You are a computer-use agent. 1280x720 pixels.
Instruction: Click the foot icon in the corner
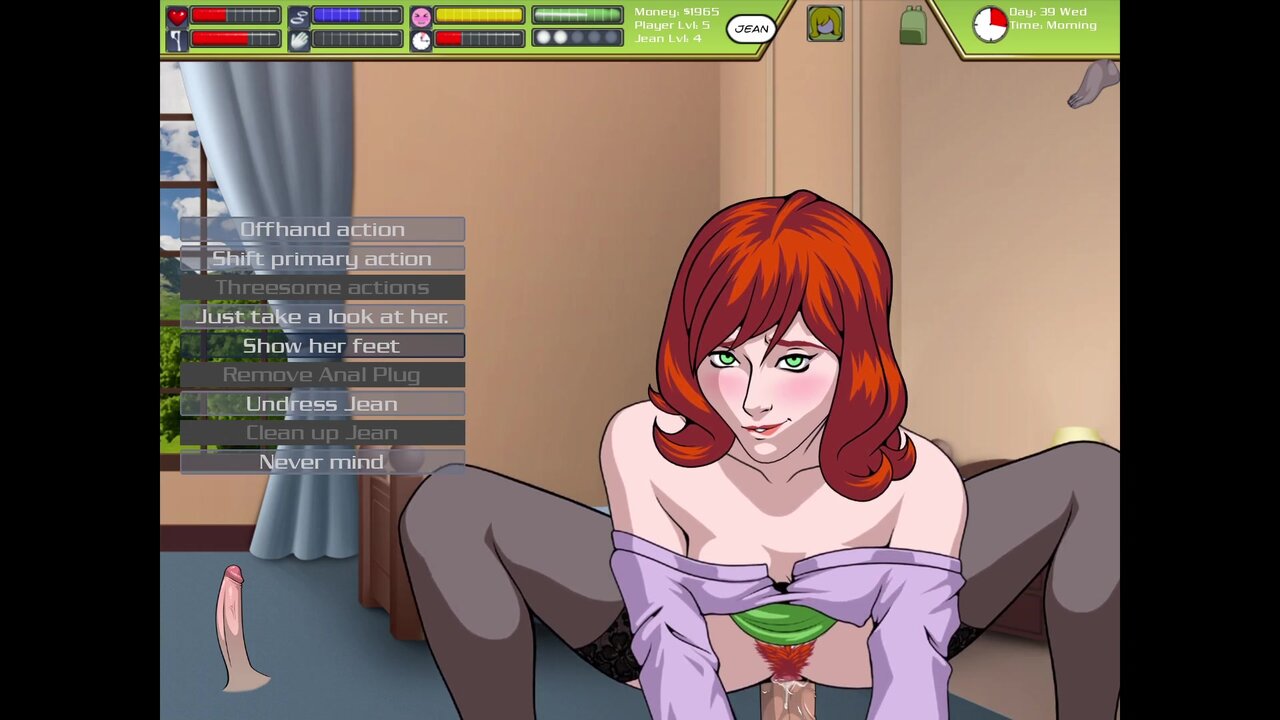tap(1093, 83)
